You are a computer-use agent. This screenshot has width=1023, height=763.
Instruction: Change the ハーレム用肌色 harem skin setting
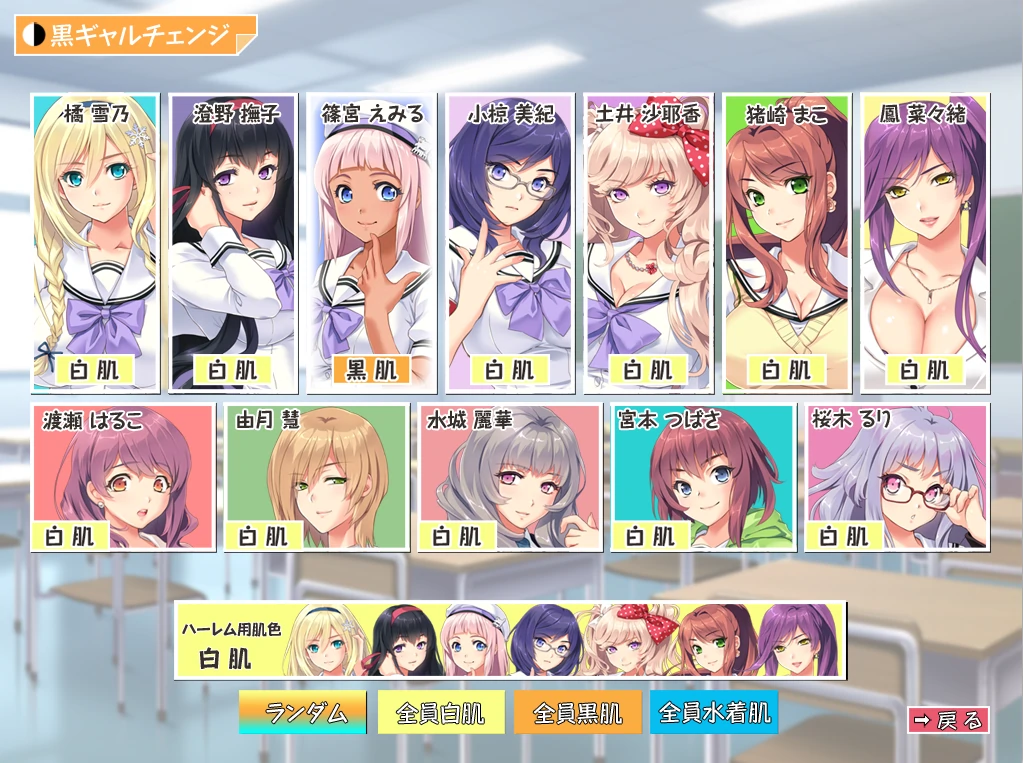[510, 641]
